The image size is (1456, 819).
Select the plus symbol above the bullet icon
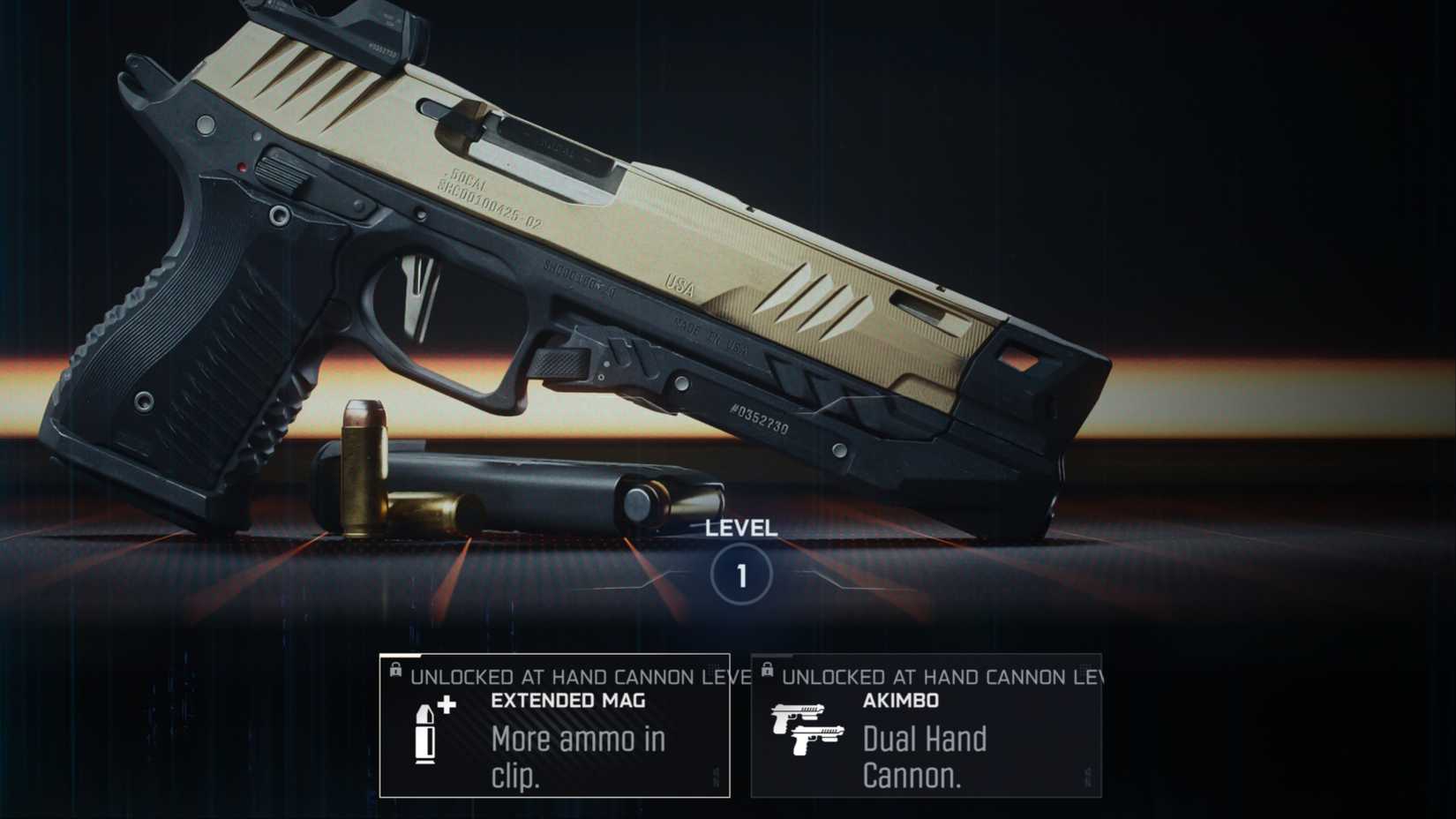click(x=448, y=705)
